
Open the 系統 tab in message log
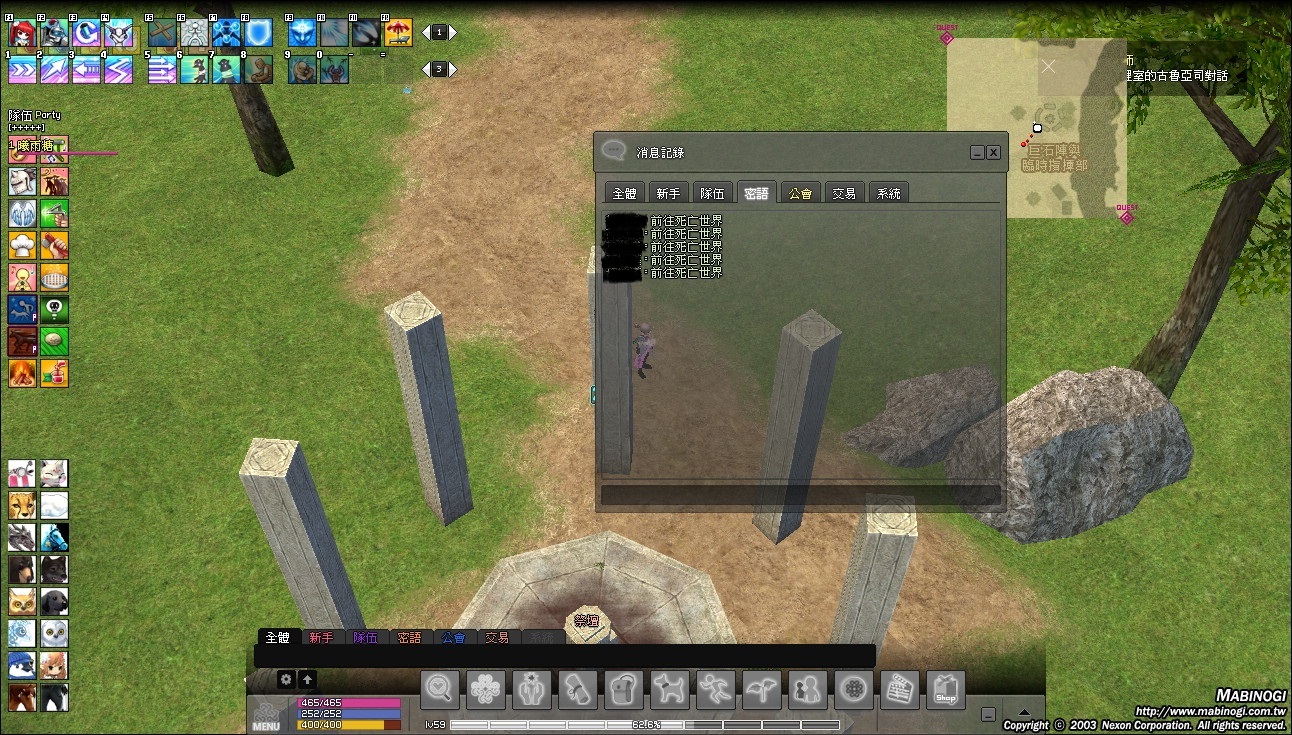[888, 193]
